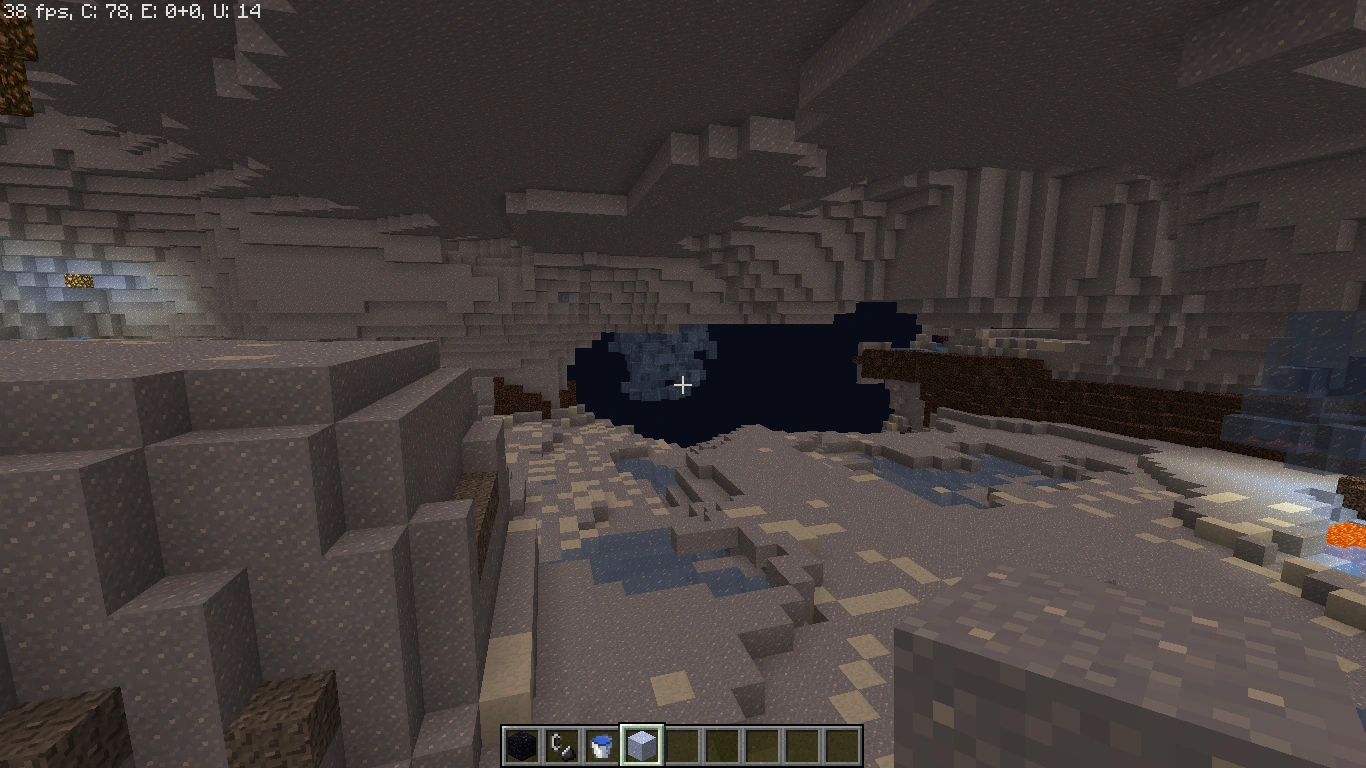The height and width of the screenshot is (768, 1366).
Task: Click the last hotbar slot on the right
Action: [x=844, y=744]
